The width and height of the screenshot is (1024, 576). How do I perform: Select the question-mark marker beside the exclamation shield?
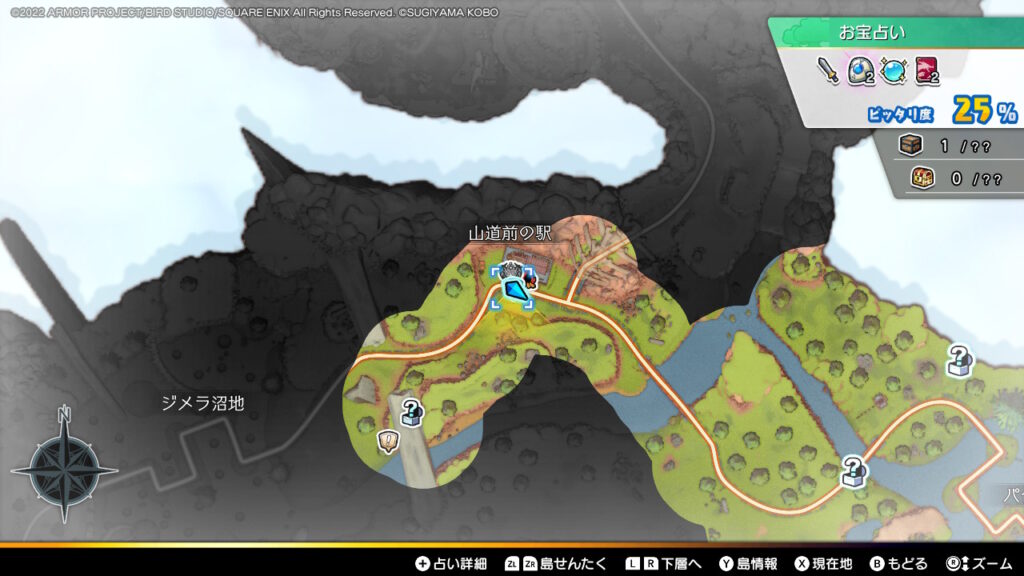(x=411, y=411)
